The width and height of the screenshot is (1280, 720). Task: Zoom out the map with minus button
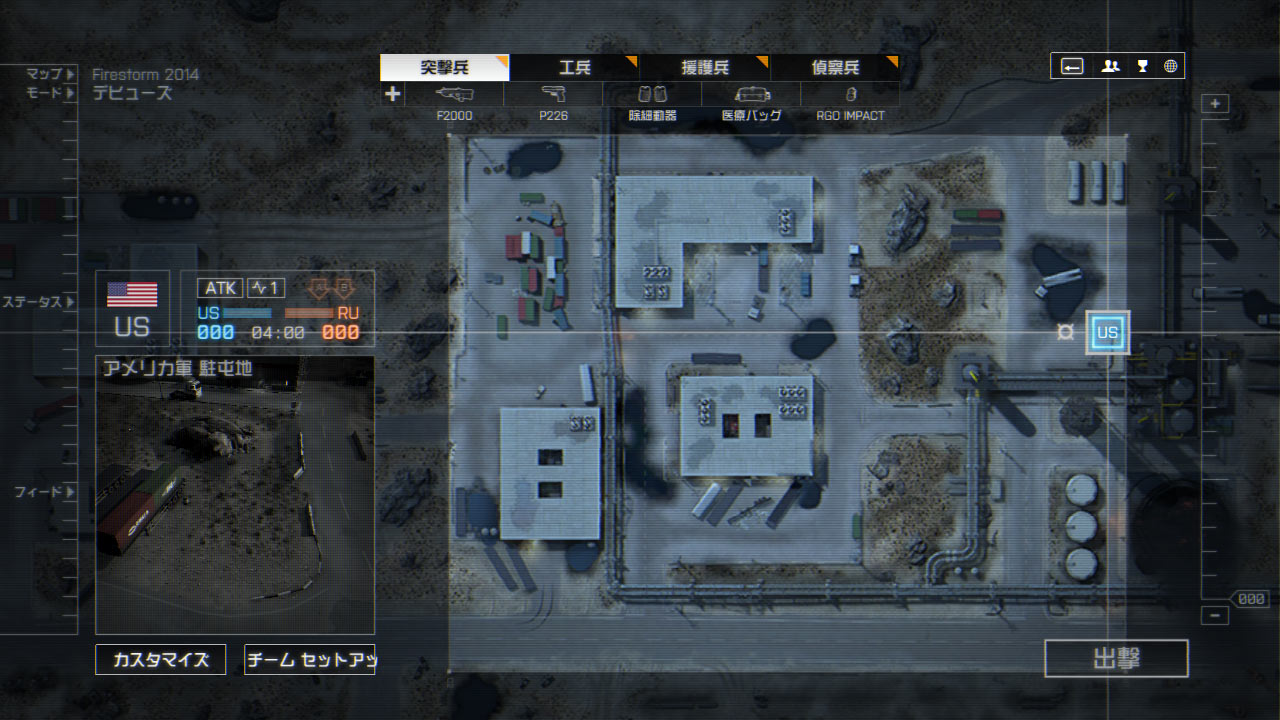click(1215, 616)
